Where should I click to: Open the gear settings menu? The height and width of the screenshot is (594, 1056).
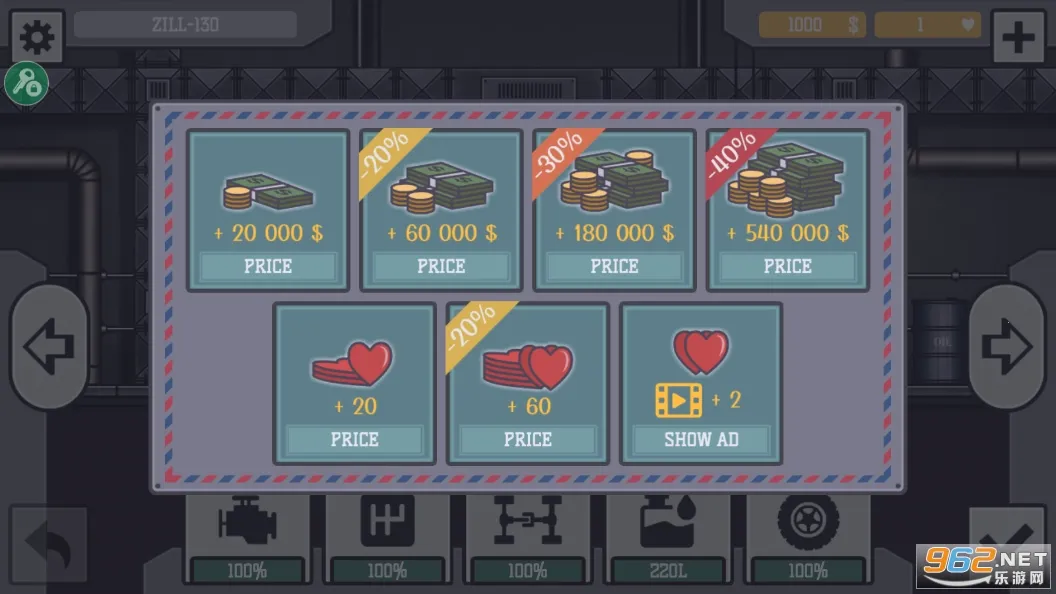[37, 37]
